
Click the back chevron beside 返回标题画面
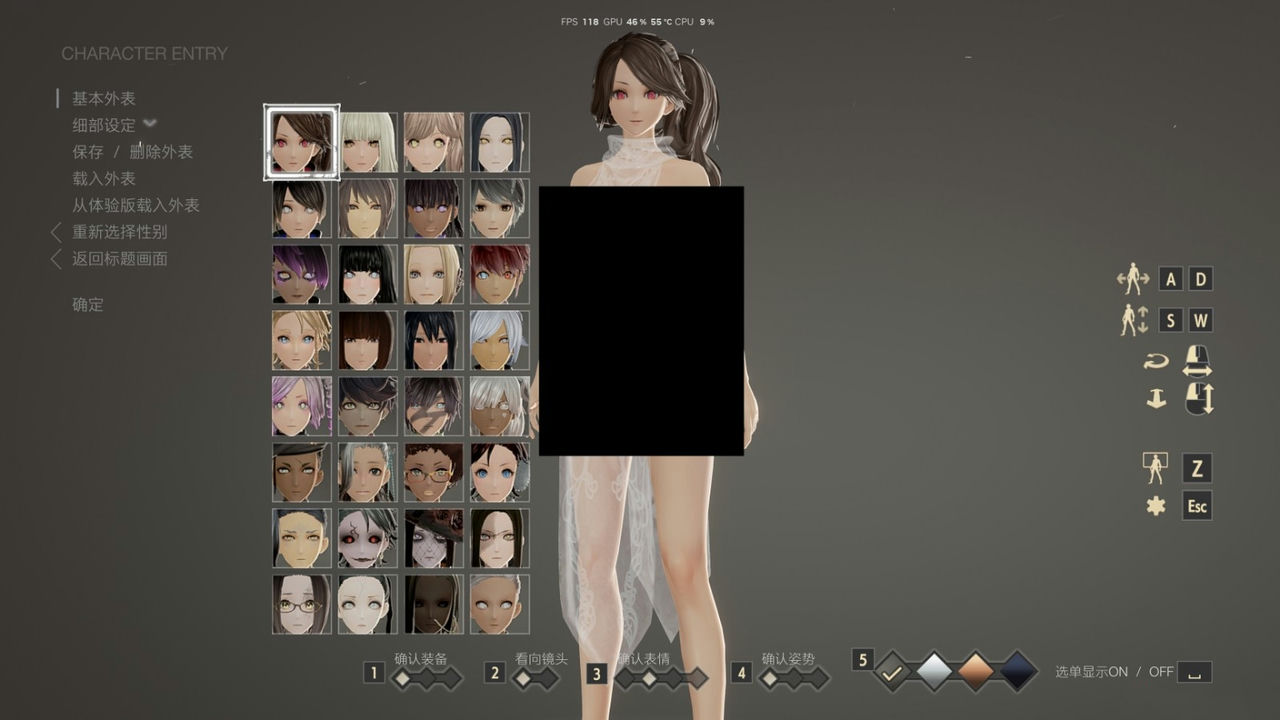click(56, 258)
